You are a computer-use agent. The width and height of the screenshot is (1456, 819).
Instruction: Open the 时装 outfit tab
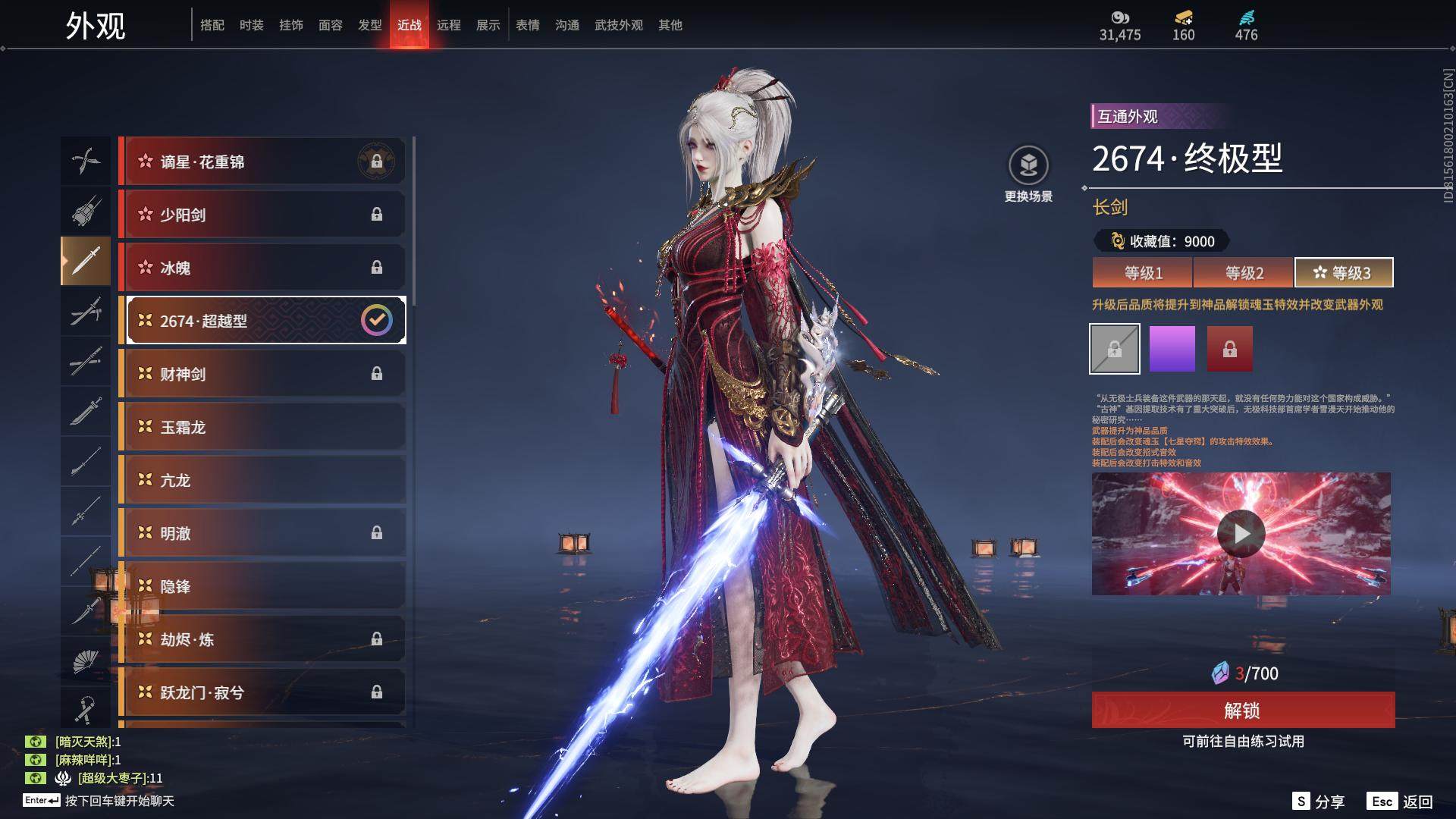251,25
